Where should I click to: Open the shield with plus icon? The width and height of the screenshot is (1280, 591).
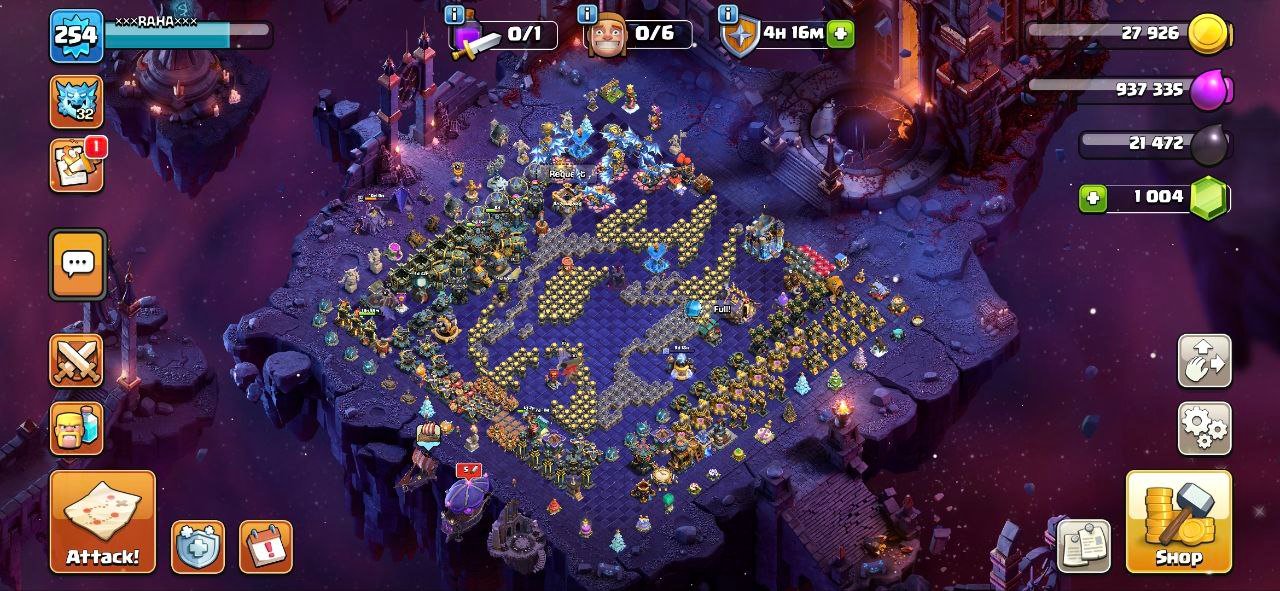click(197, 547)
